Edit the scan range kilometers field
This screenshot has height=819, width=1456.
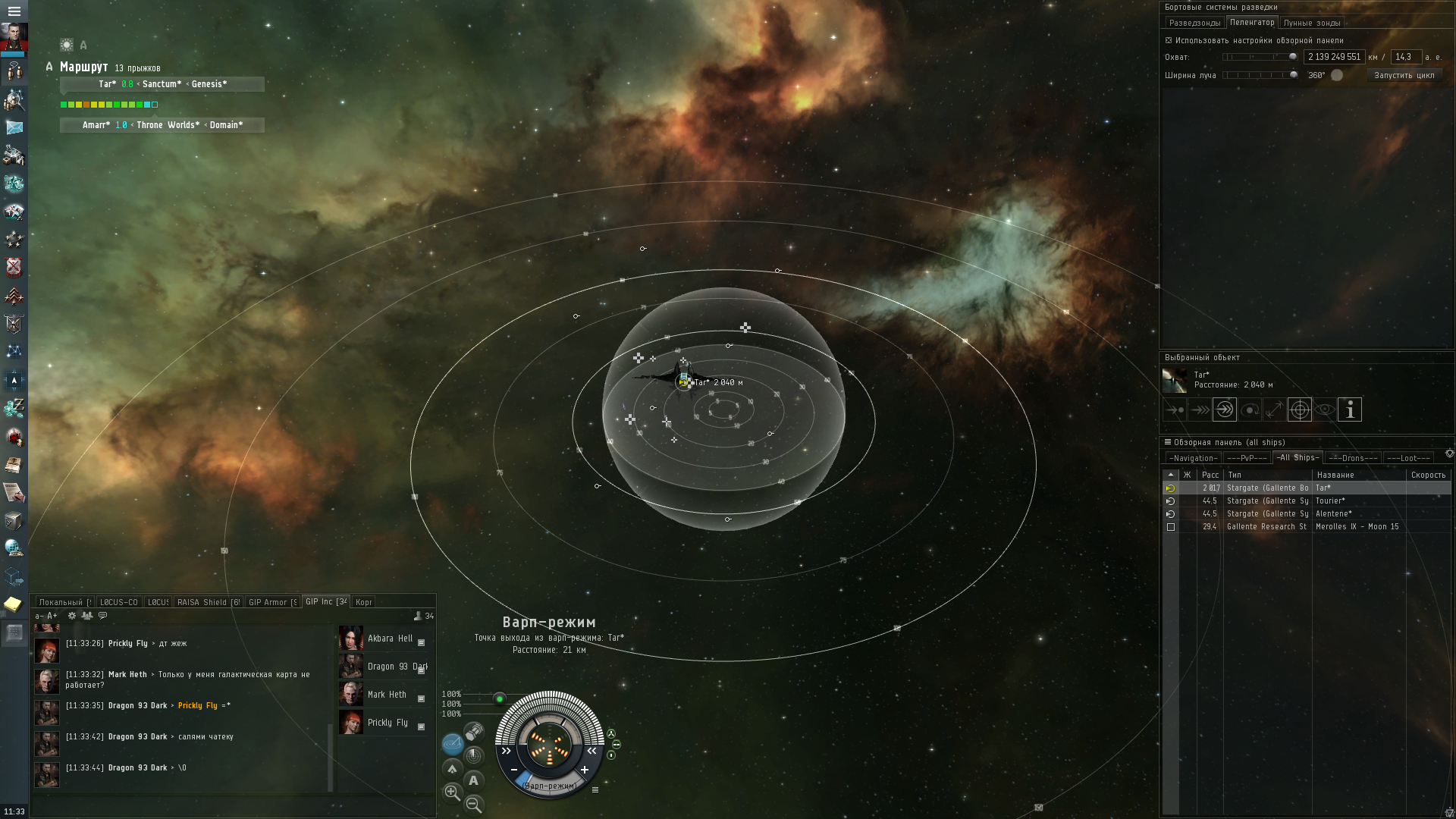[x=1334, y=57]
